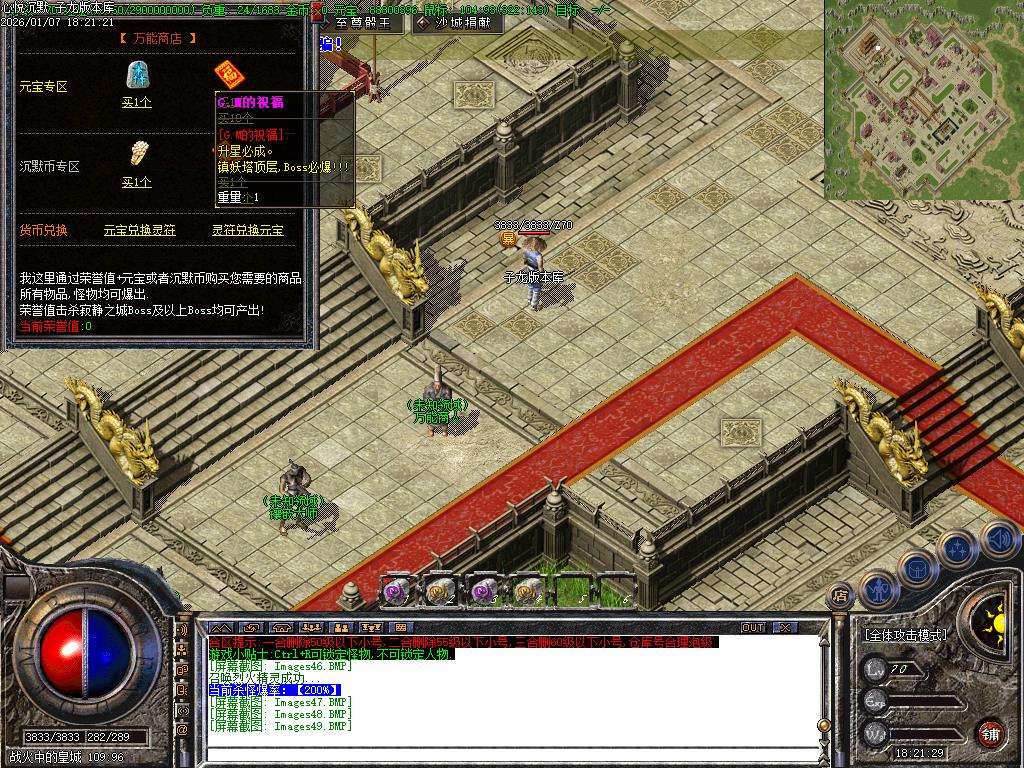Use the golden scroll in belt slot 2
The image size is (1024, 768).
(x=440, y=591)
